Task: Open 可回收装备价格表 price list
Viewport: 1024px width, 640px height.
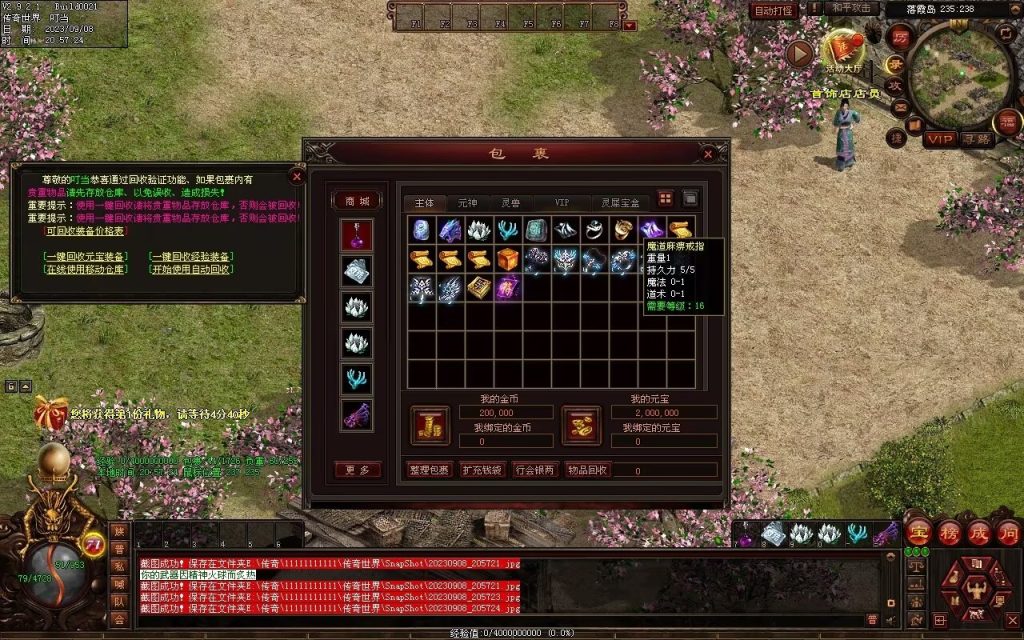Action: pos(85,230)
